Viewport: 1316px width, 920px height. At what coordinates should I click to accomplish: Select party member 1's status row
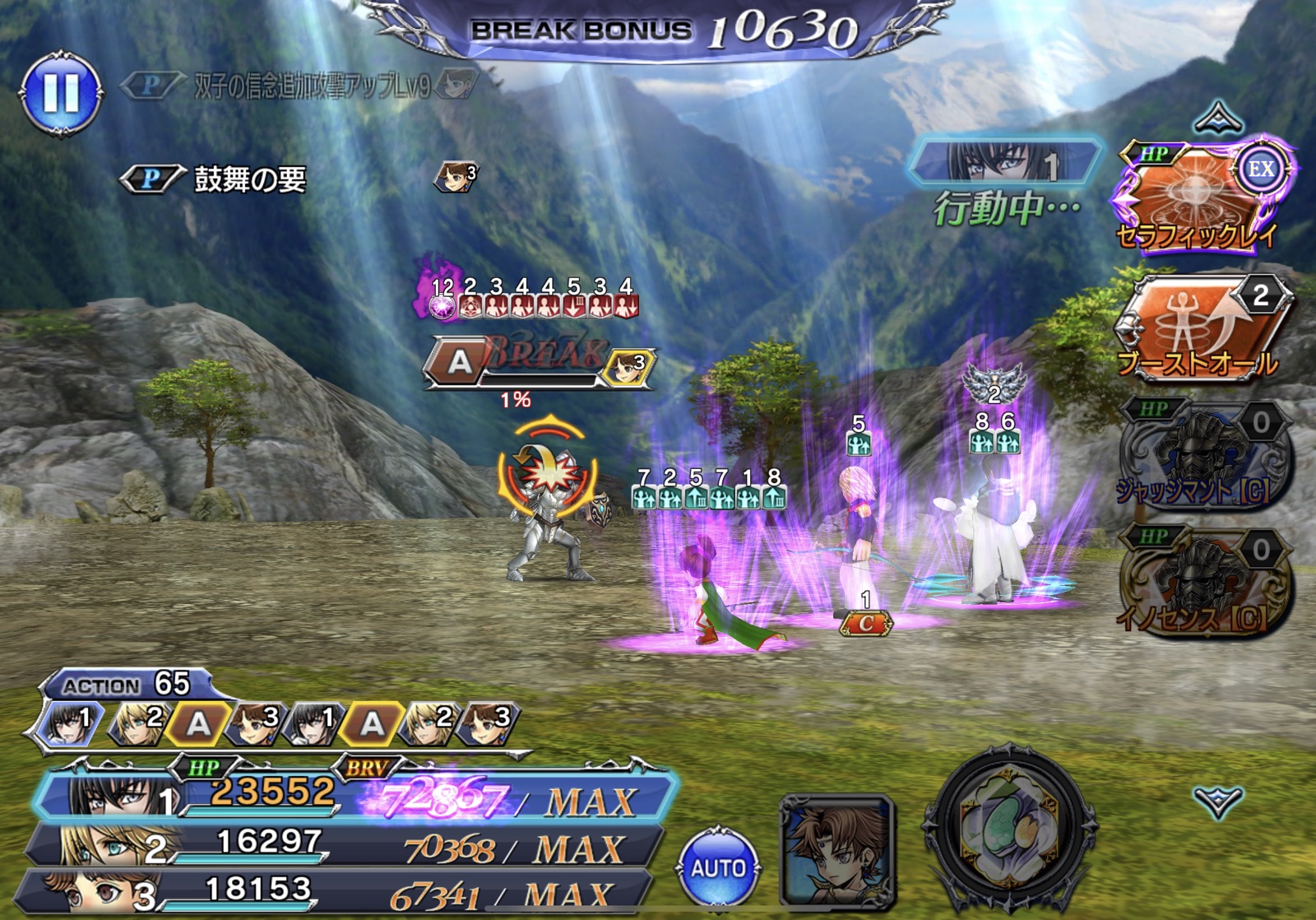[x=354, y=796]
